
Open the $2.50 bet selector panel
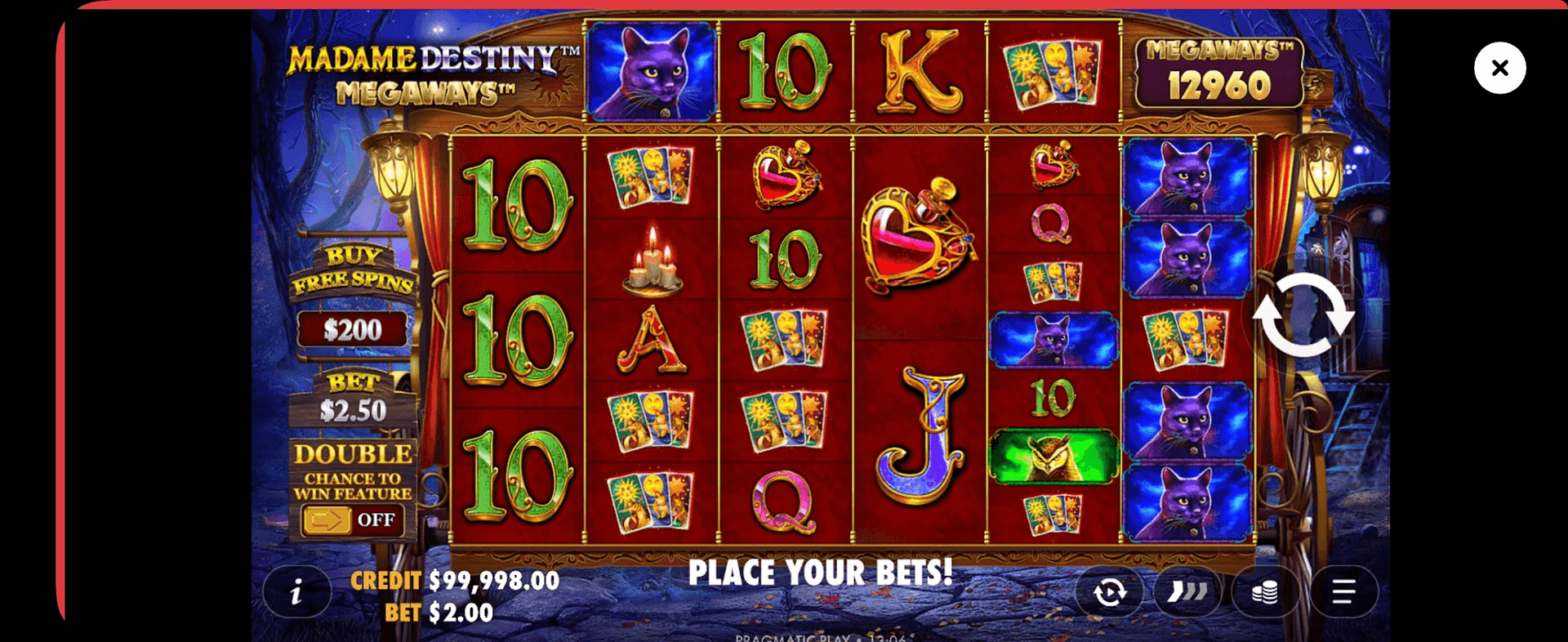(x=355, y=407)
